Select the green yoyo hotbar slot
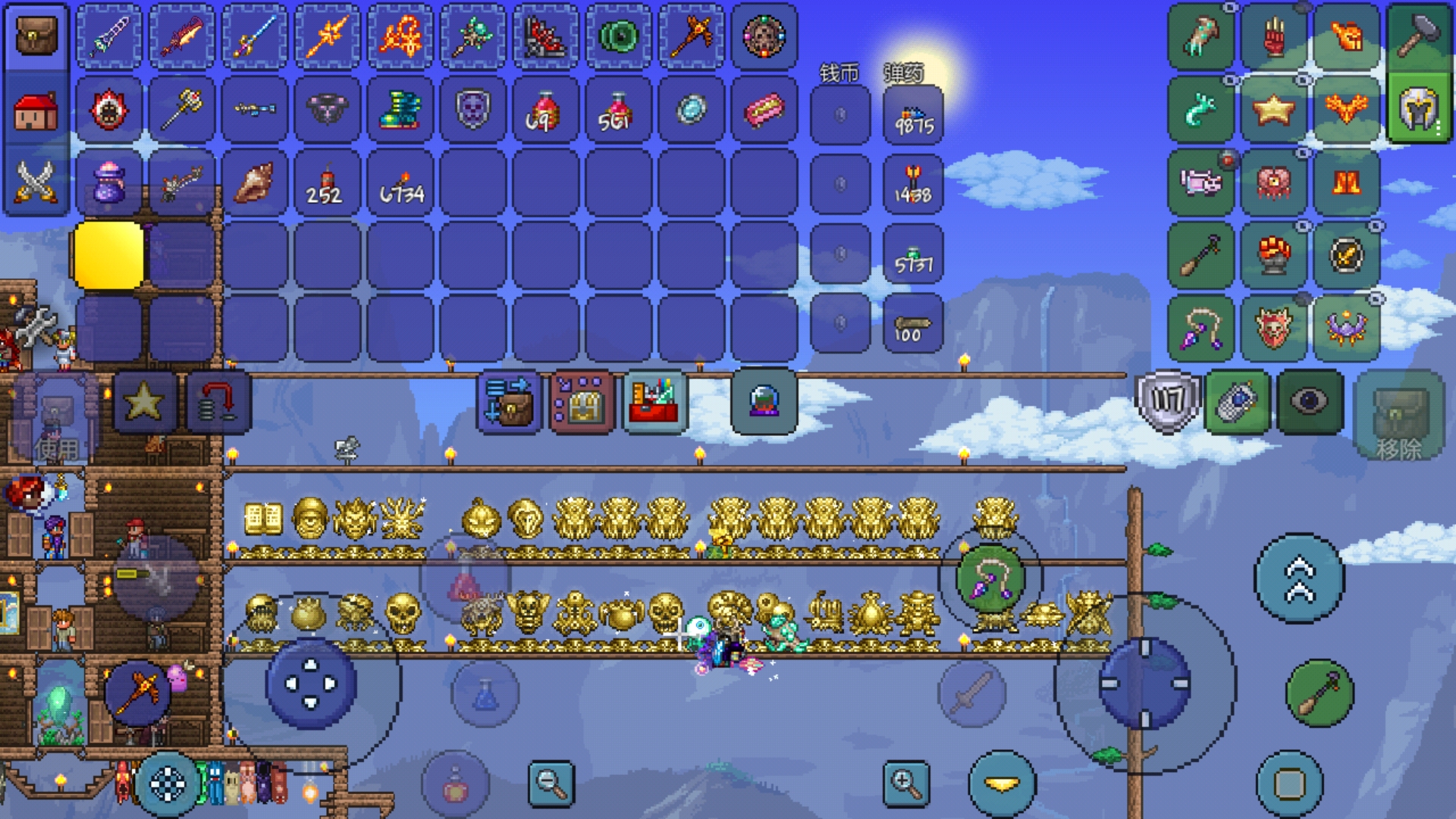The height and width of the screenshot is (819, 1456). click(x=618, y=37)
